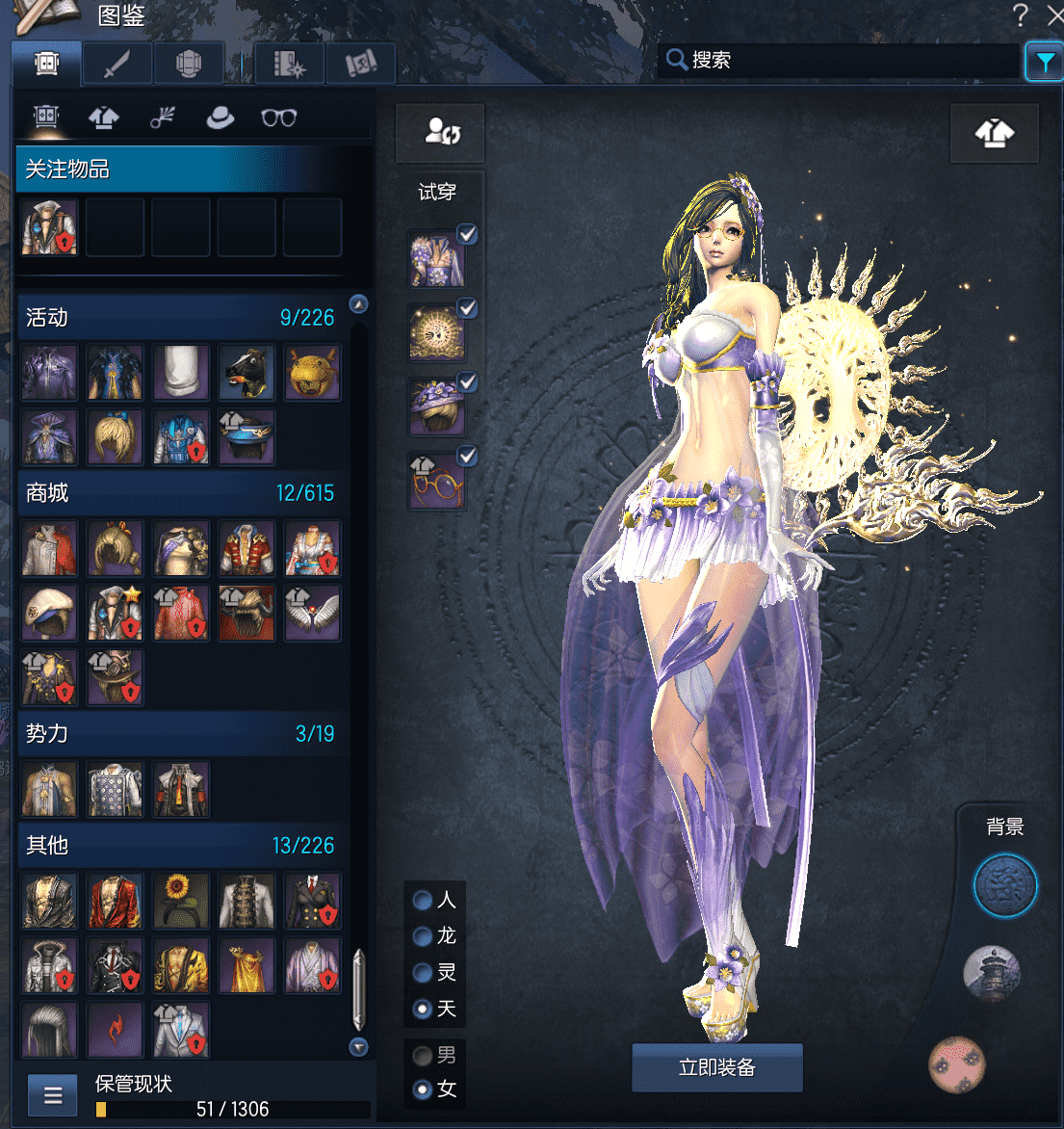Switch to the sword weapon tab
Image resolution: width=1064 pixels, height=1129 pixels.
click(x=117, y=65)
